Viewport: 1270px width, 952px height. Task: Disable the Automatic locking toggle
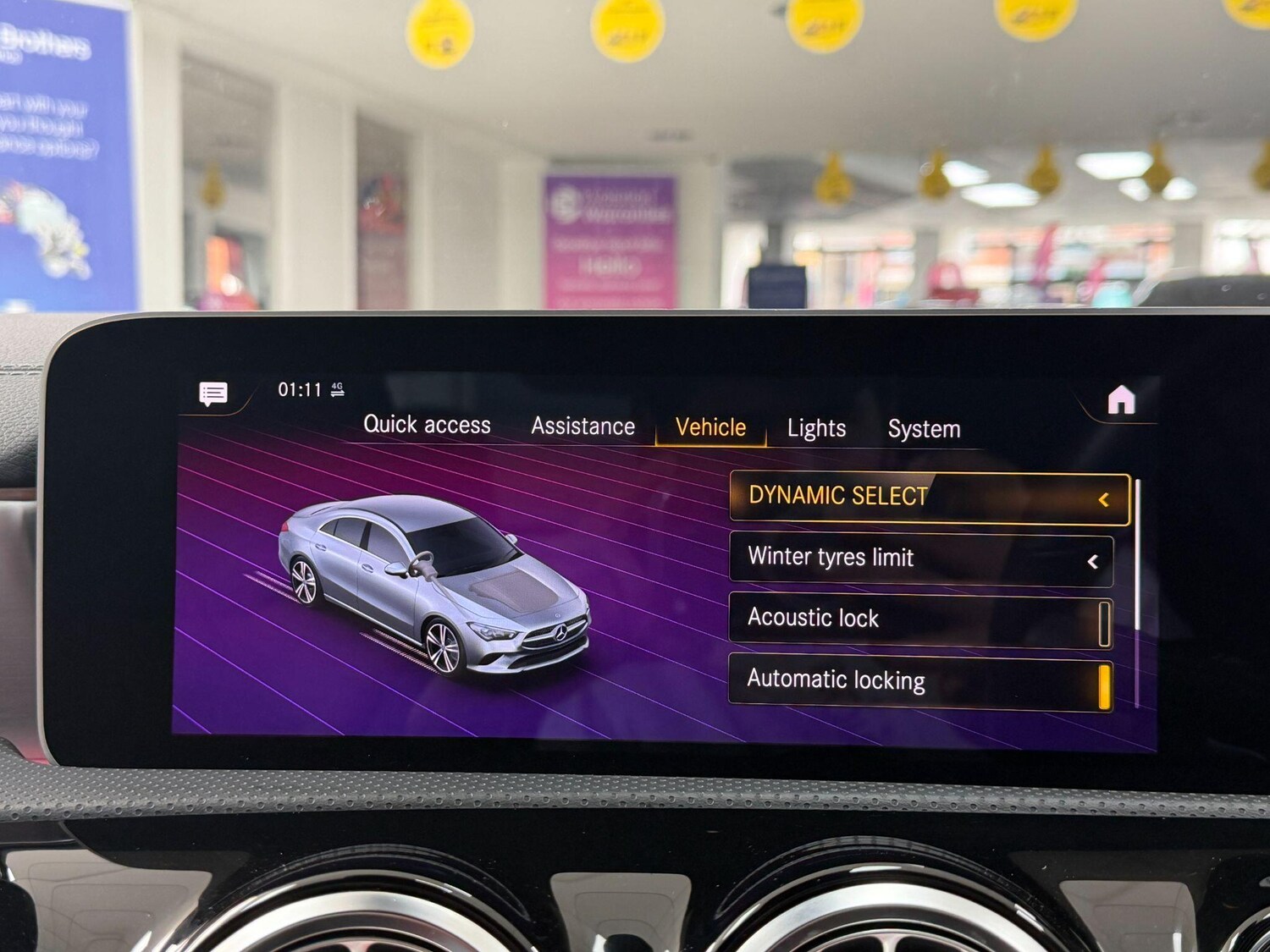tap(1105, 682)
